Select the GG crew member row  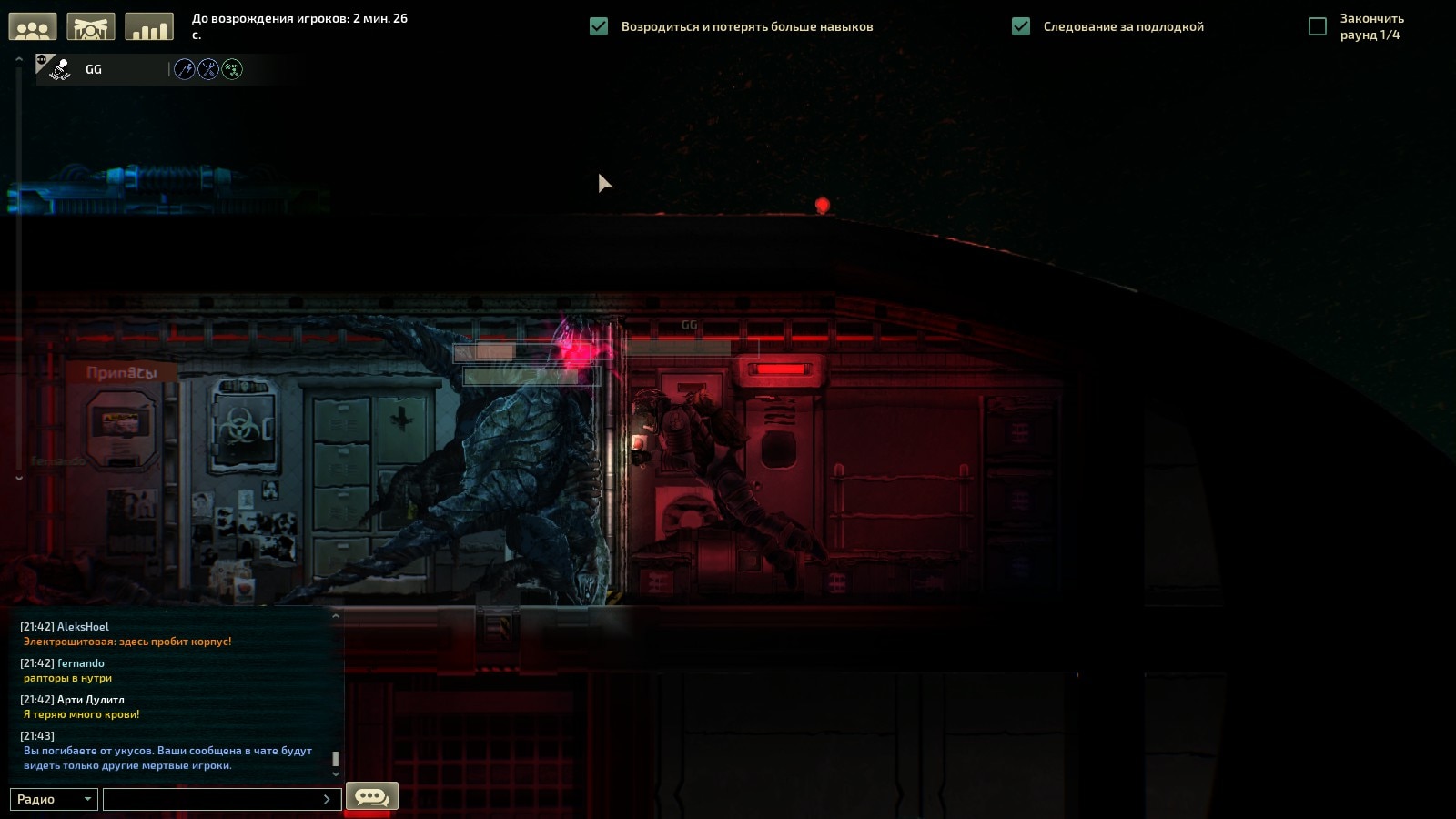click(100, 69)
